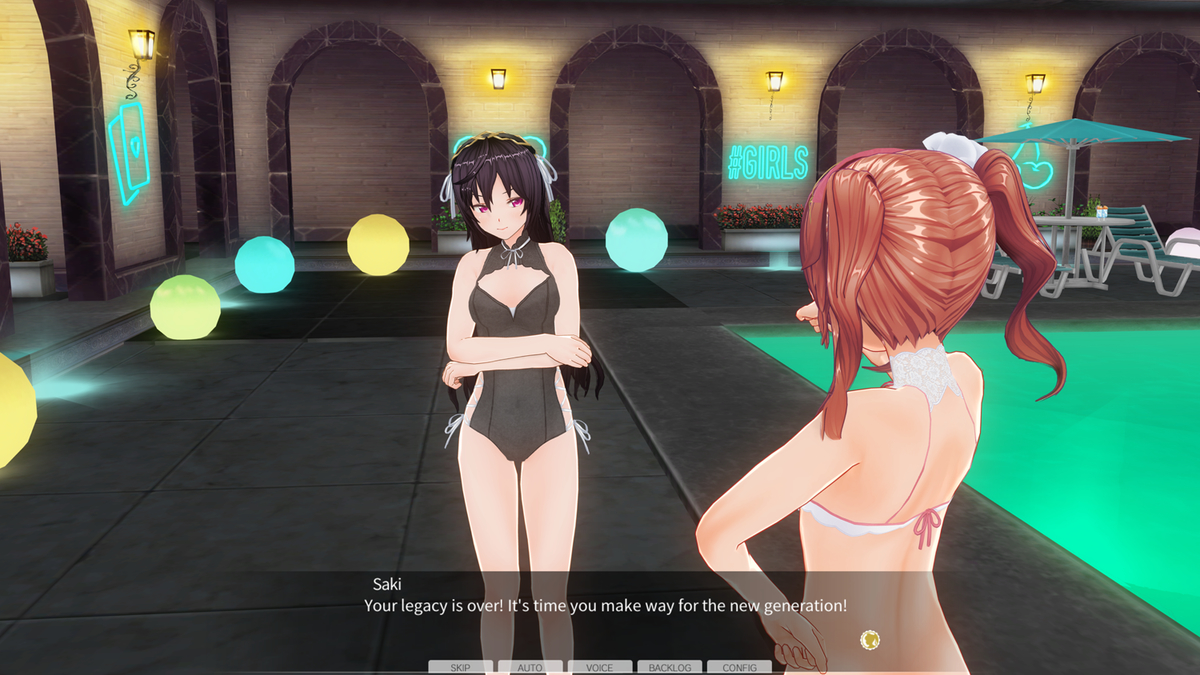
Task: Replay the line with VOICE button
Action: coord(600,667)
